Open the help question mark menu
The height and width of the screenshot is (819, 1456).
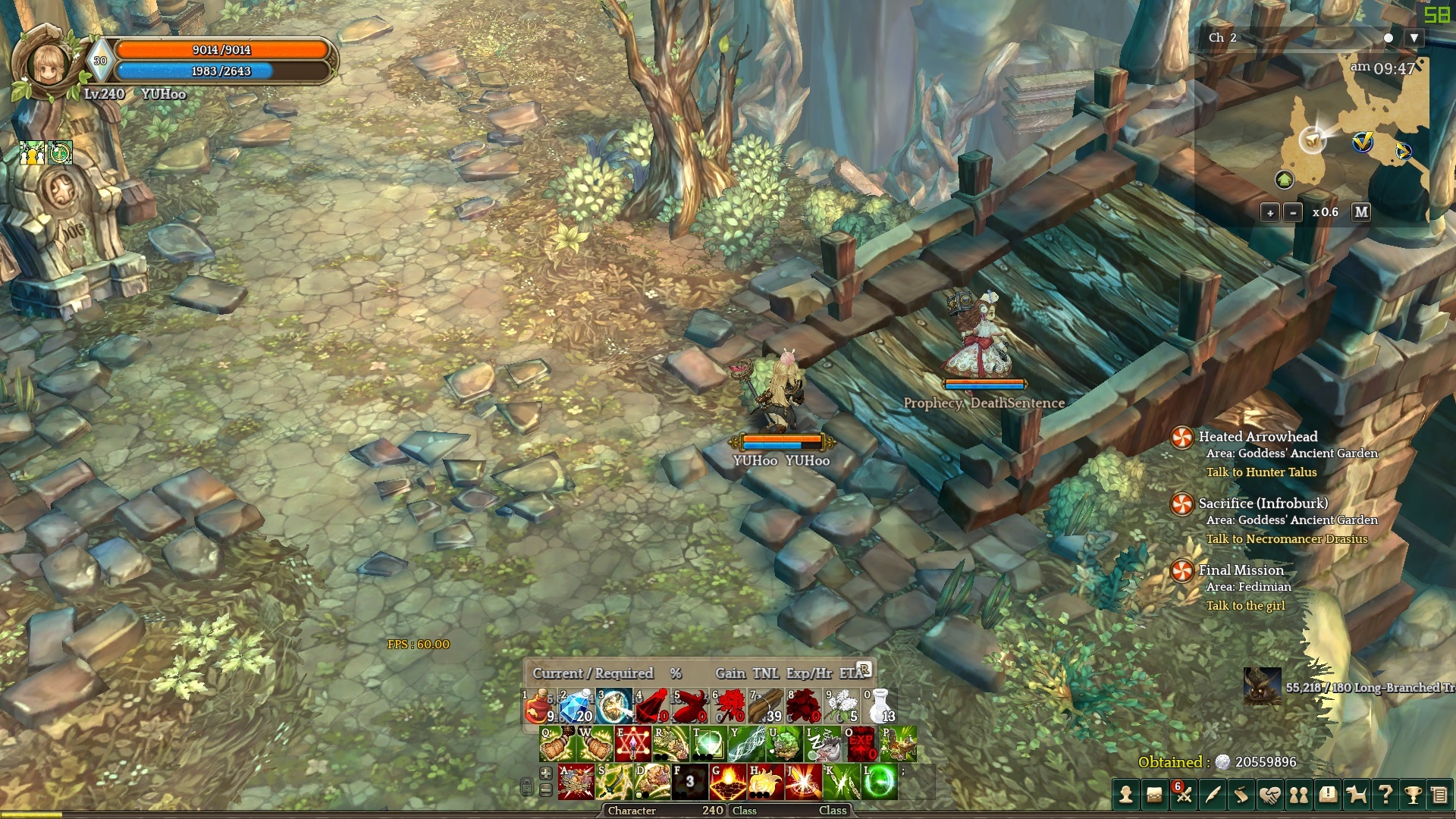pyautogui.click(x=1385, y=795)
